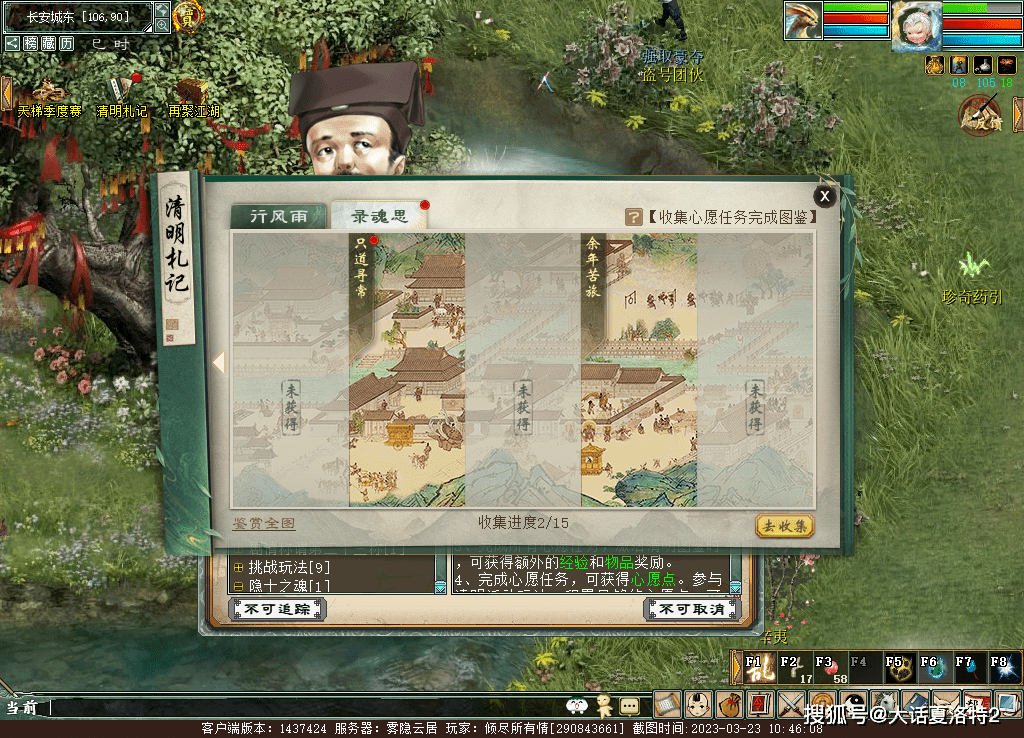Open the 清明札记 event icon

click(122, 93)
